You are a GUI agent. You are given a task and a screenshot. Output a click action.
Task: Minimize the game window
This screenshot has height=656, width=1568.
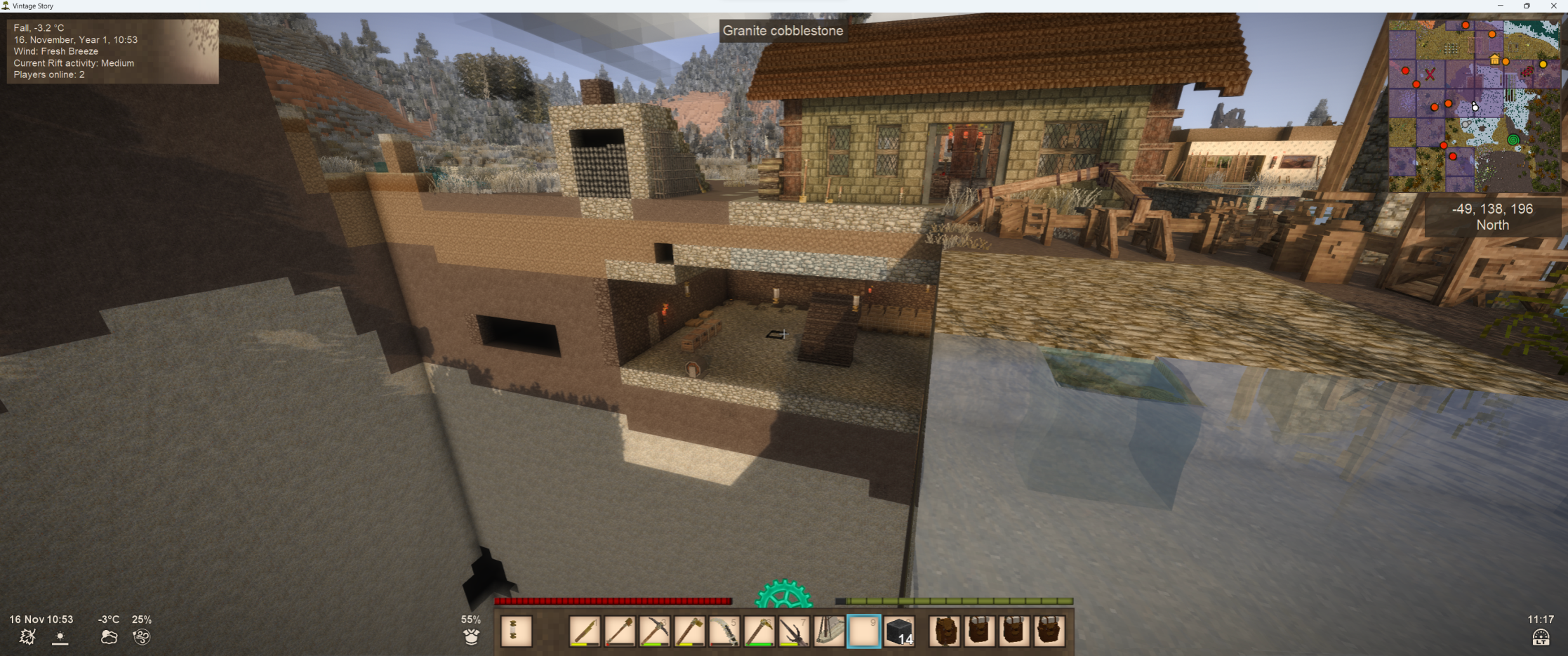[1500, 6]
